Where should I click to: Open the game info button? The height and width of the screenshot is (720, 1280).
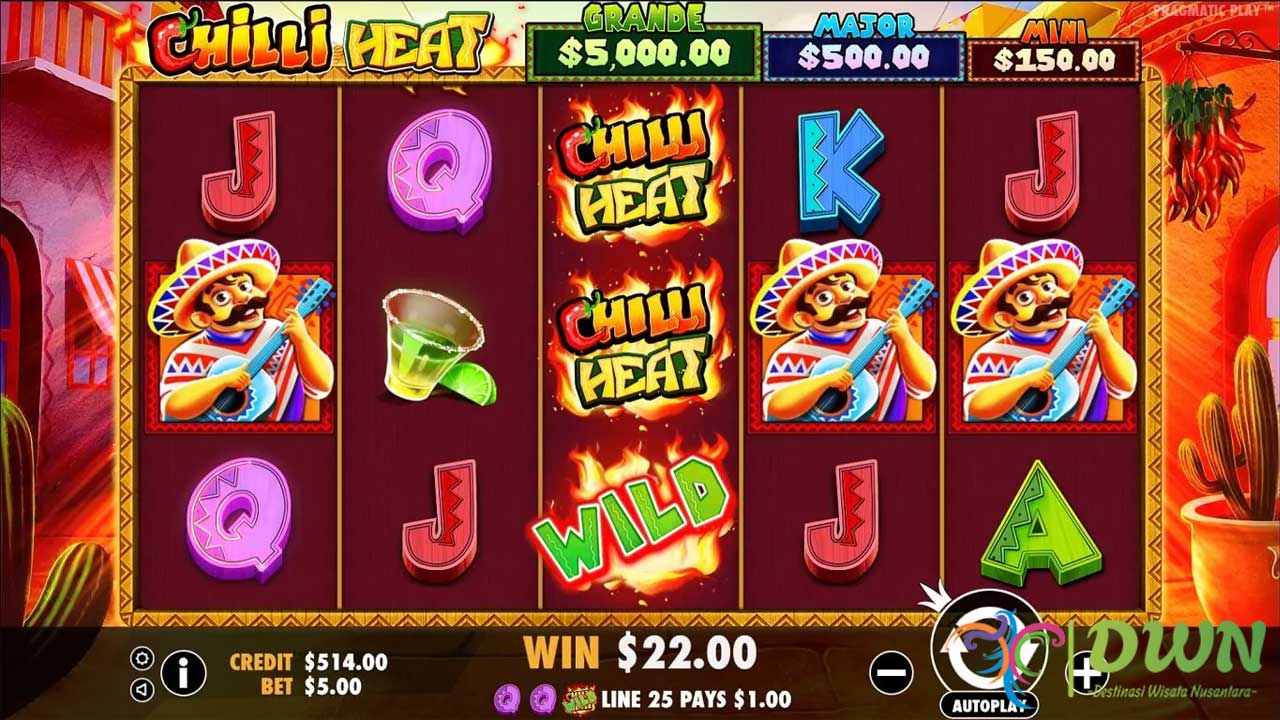183,672
